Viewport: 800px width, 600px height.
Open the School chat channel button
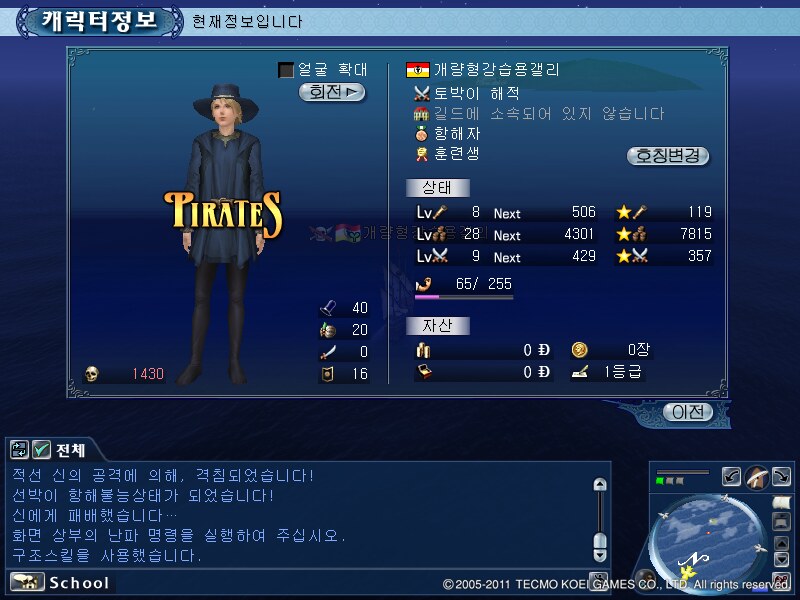pos(60,582)
